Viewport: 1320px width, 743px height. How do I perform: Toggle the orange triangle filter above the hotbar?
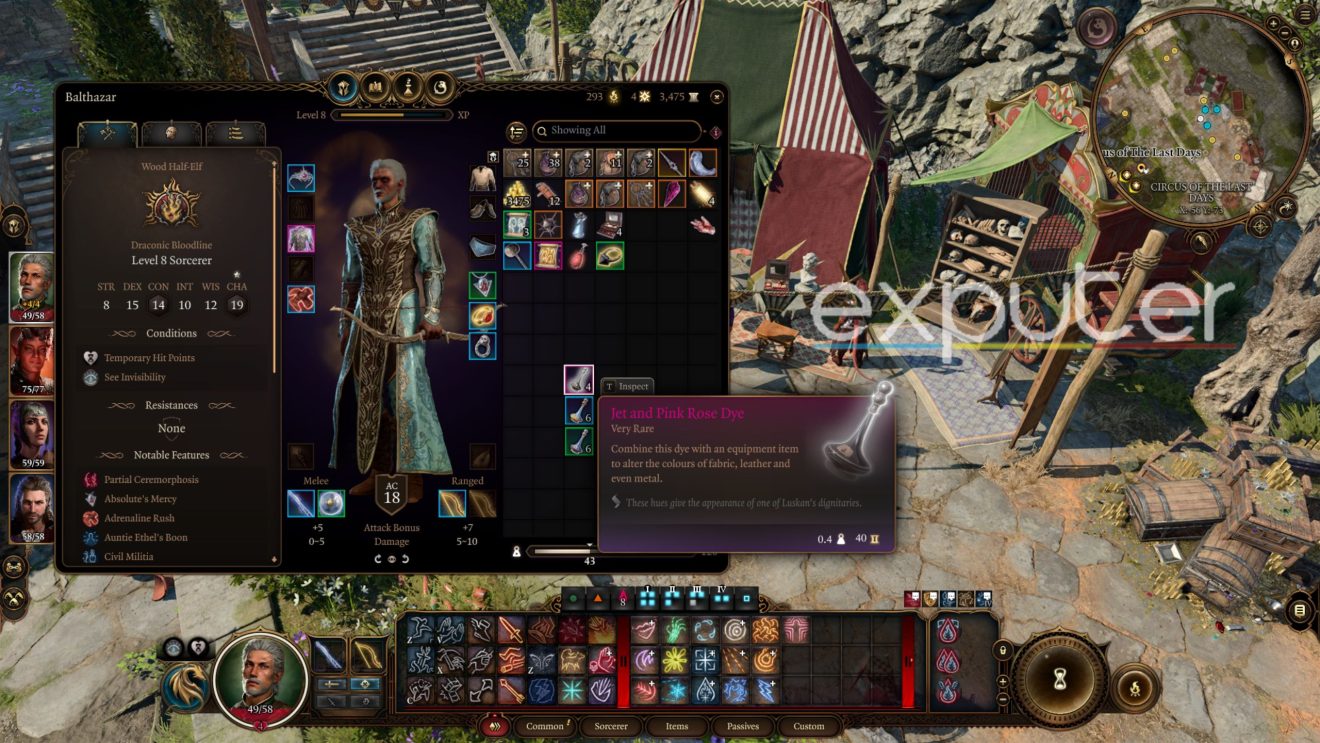pyautogui.click(x=598, y=598)
